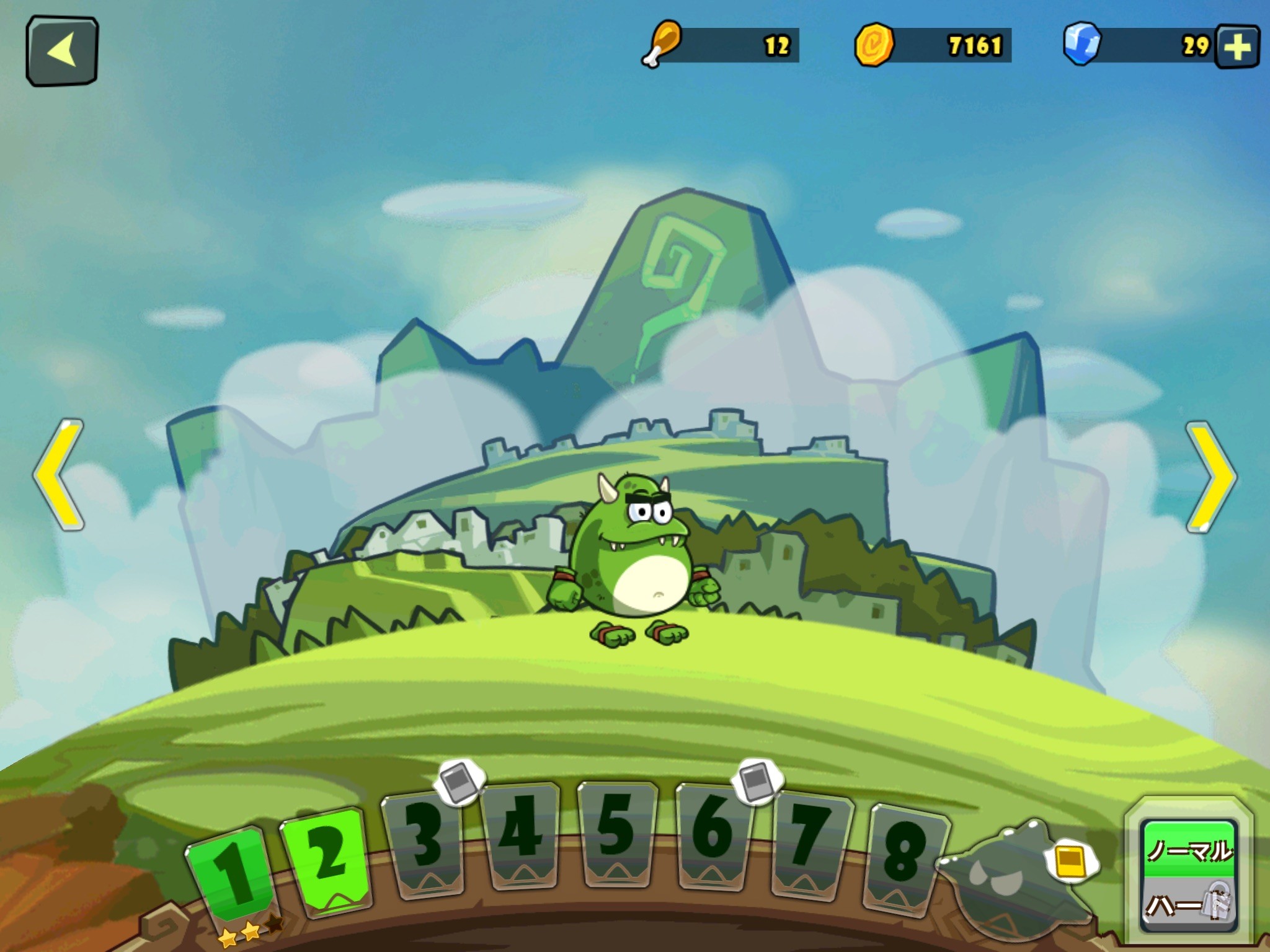Show the previous world with the left arrow
The height and width of the screenshot is (952, 1270).
[59, 475]
